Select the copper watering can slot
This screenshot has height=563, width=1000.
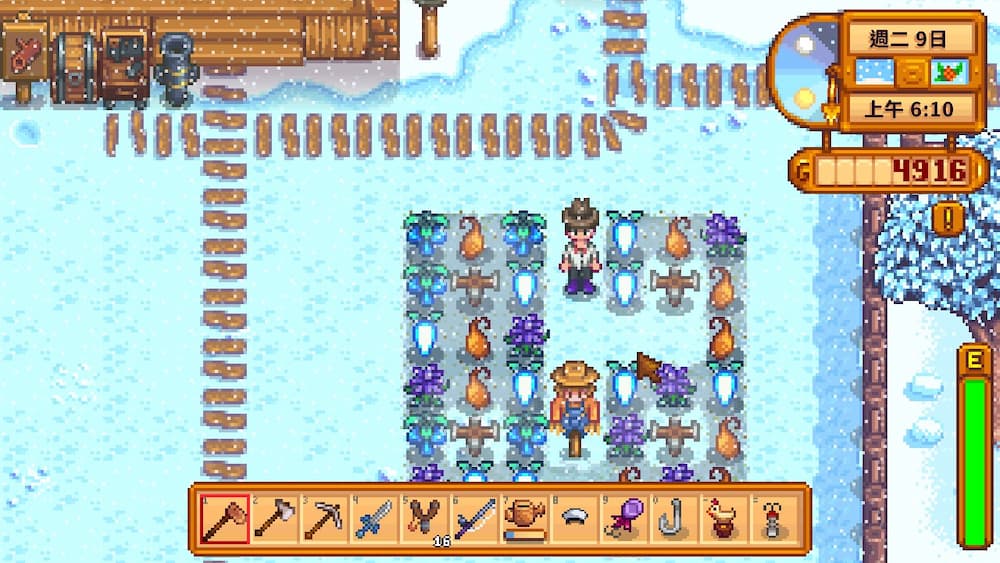[x=525, y=519]
